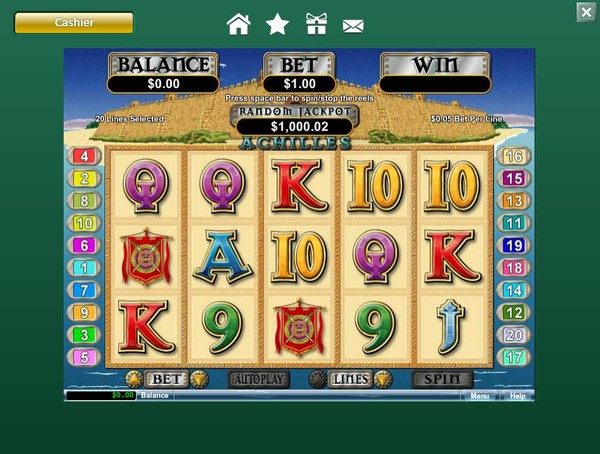Open the Menu in the bottom bar
Viewport: 600px width, 454px height.
(x=480, y=396)
